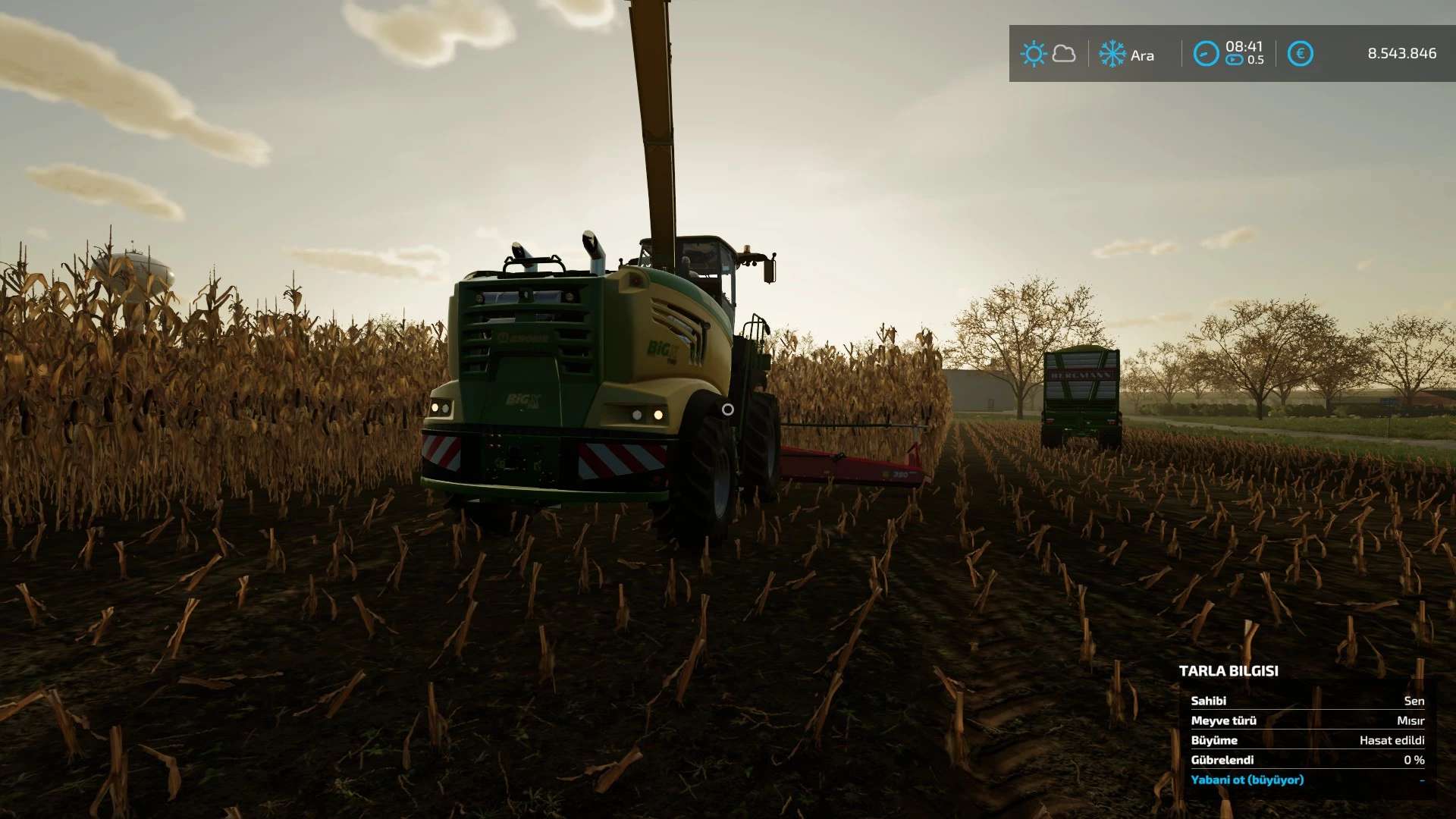The width and height of the screenshot is (1456, 819).
Task: Open the euro money icon
Action: coord(1300,54)
